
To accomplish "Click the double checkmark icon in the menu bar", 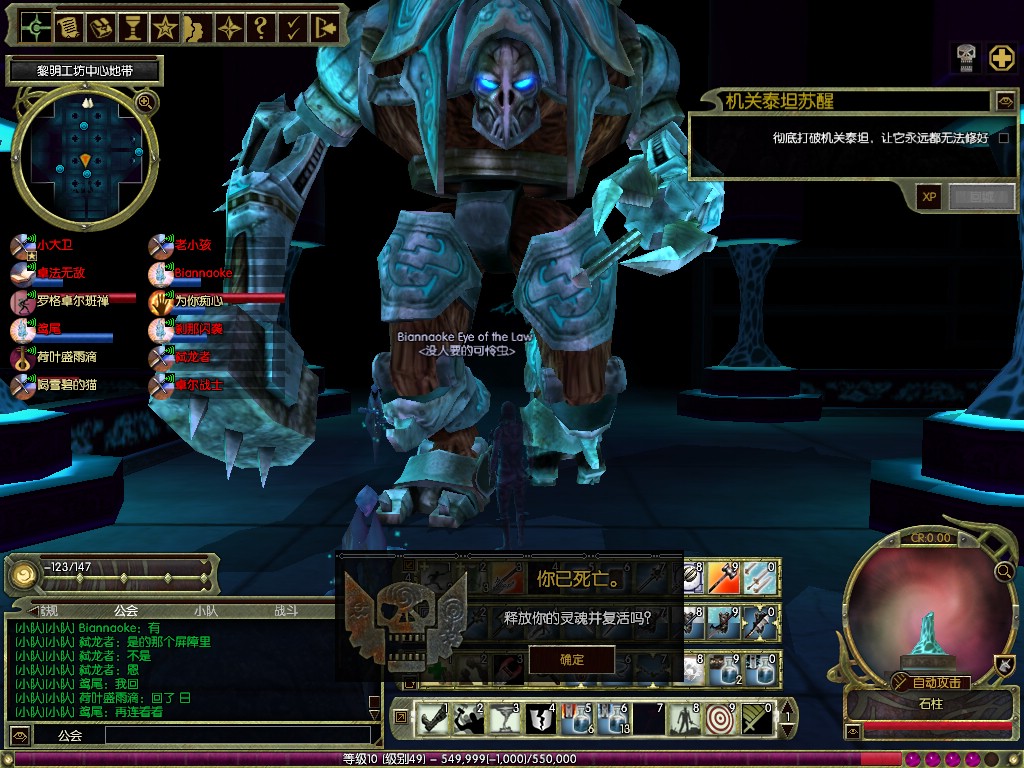I will click(292, 27).
